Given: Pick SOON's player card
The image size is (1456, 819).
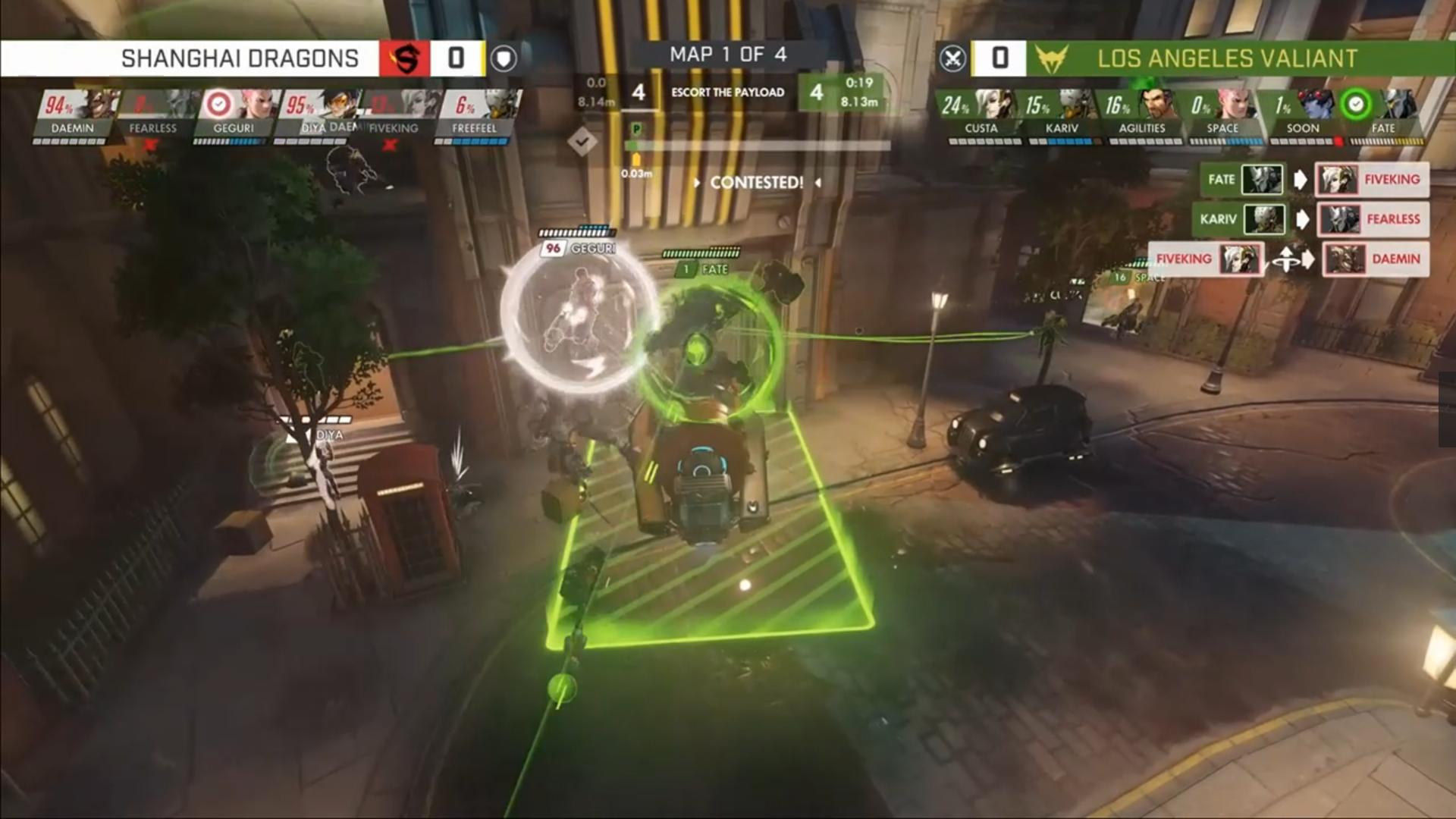Looking at the screenshot, I should (x=1303, y=114).
